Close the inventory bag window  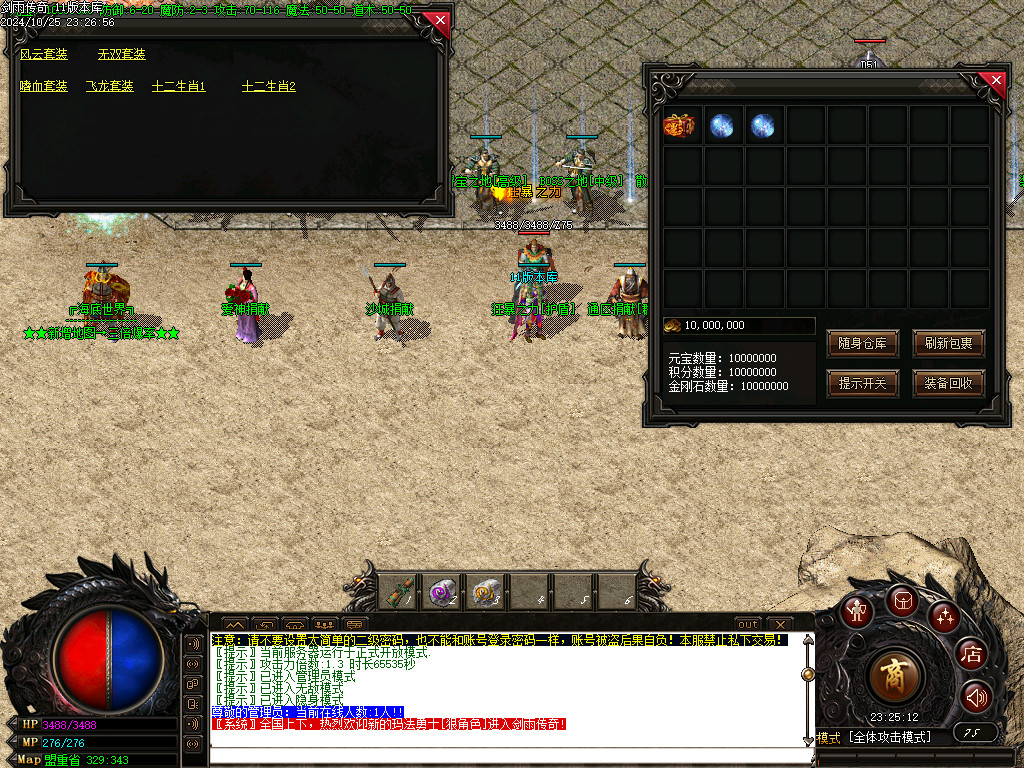click(993, 81)
